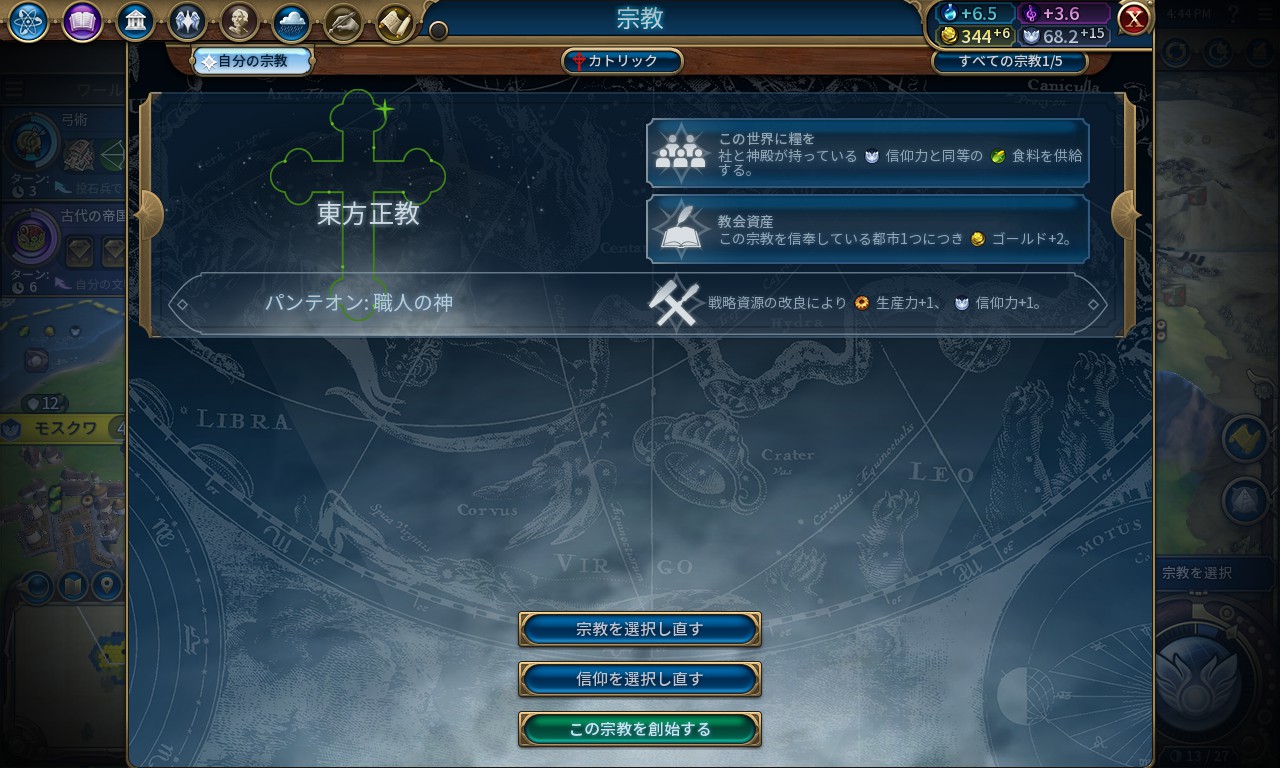This screenshot has width=1280, height=768.
Task: Choose 宗教を選択し直す to reselect the religion
Action: tap(640, 629)
